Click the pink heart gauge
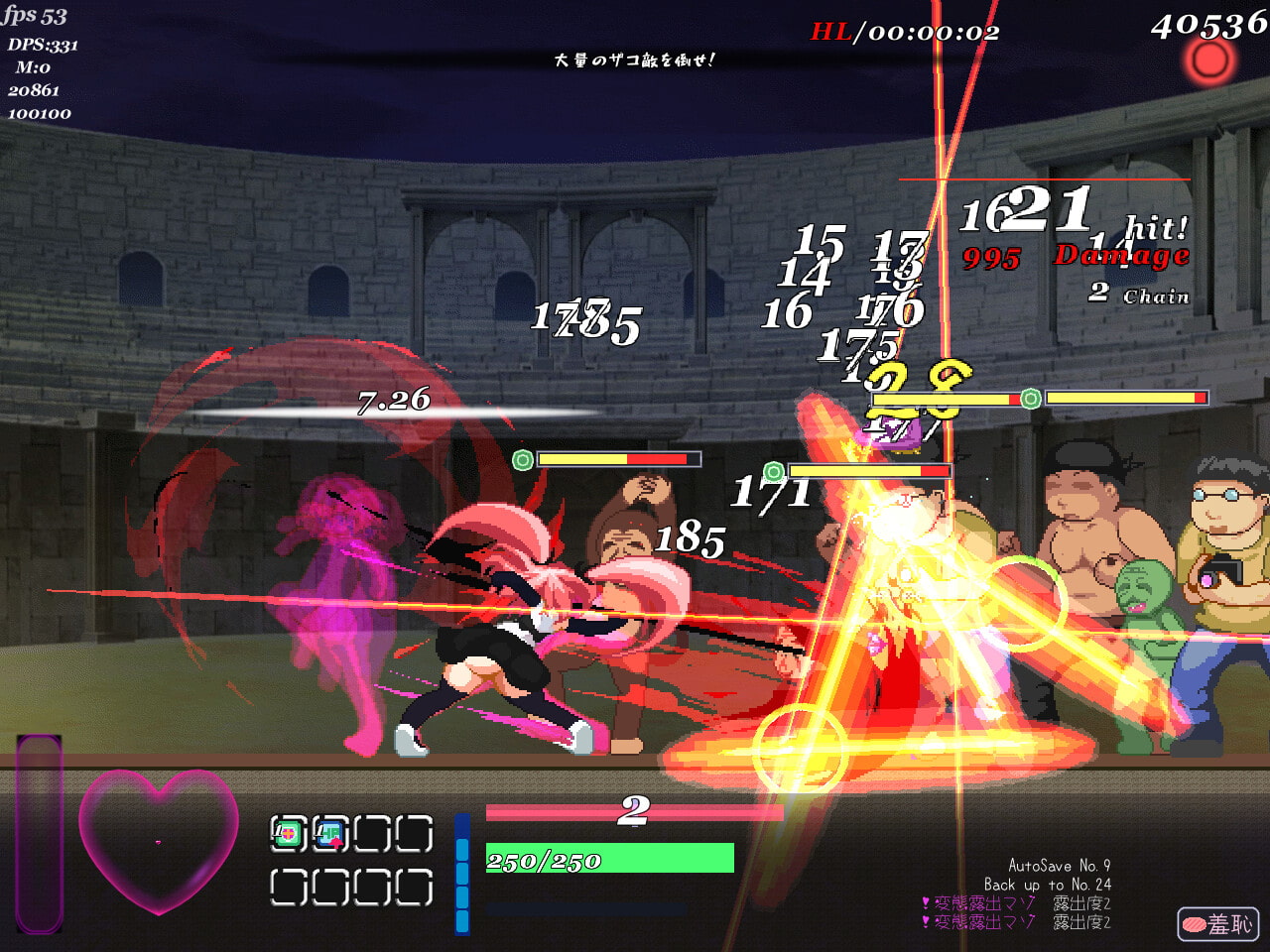 click(x=158, y=840)
